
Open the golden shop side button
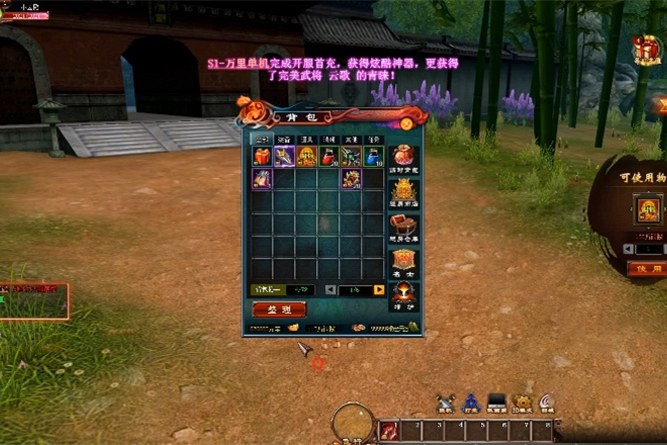pos(403,190)
